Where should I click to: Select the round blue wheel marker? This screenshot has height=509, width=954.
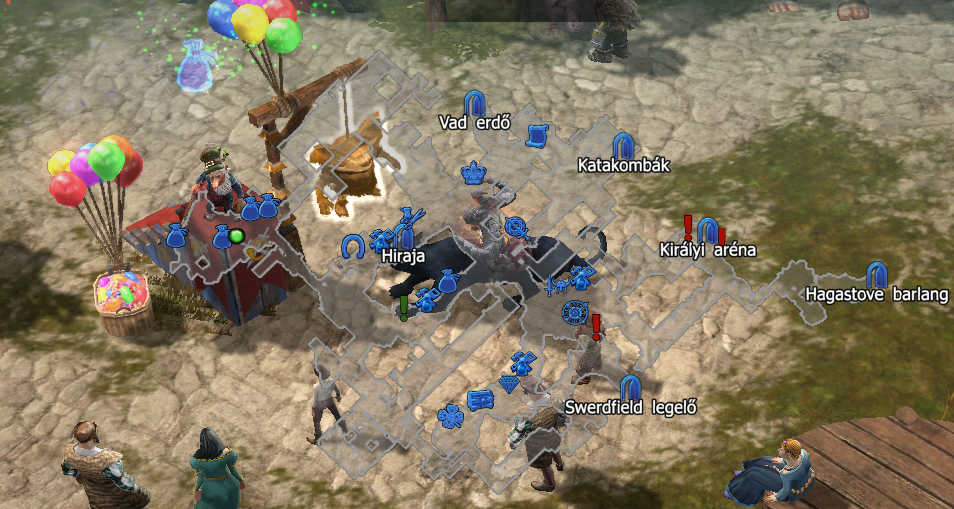point(573,311)
